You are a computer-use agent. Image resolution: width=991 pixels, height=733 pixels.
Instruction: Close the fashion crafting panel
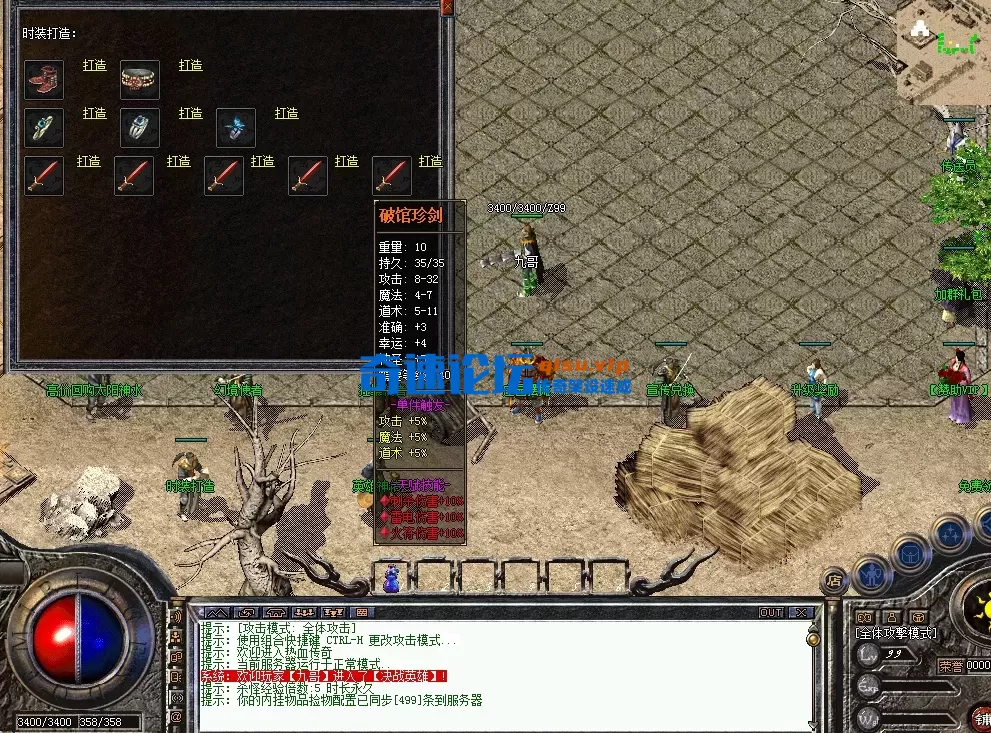pyautogui.click(x=447, y=7)
